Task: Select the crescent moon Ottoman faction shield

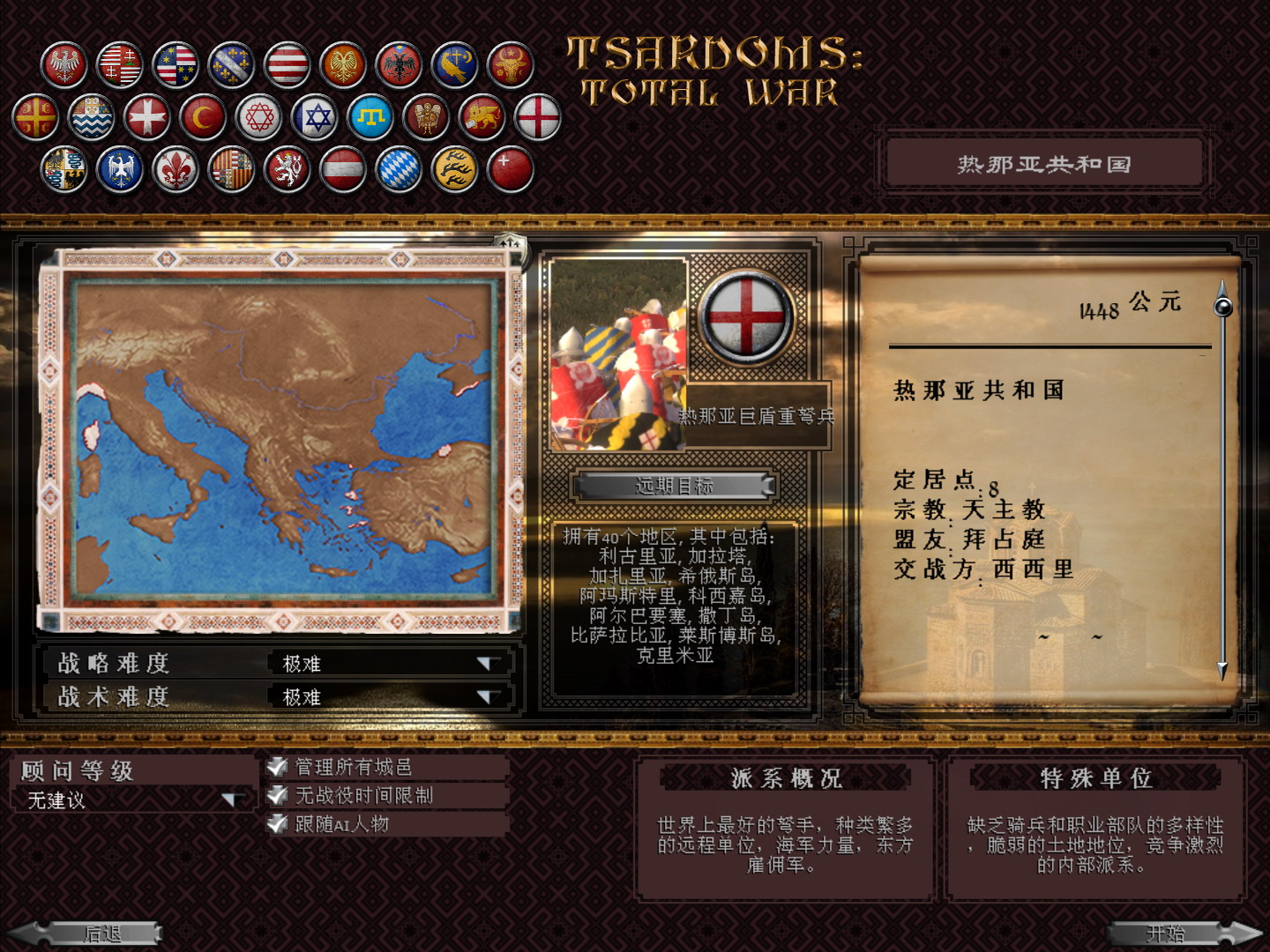Action: pos(201,116)
